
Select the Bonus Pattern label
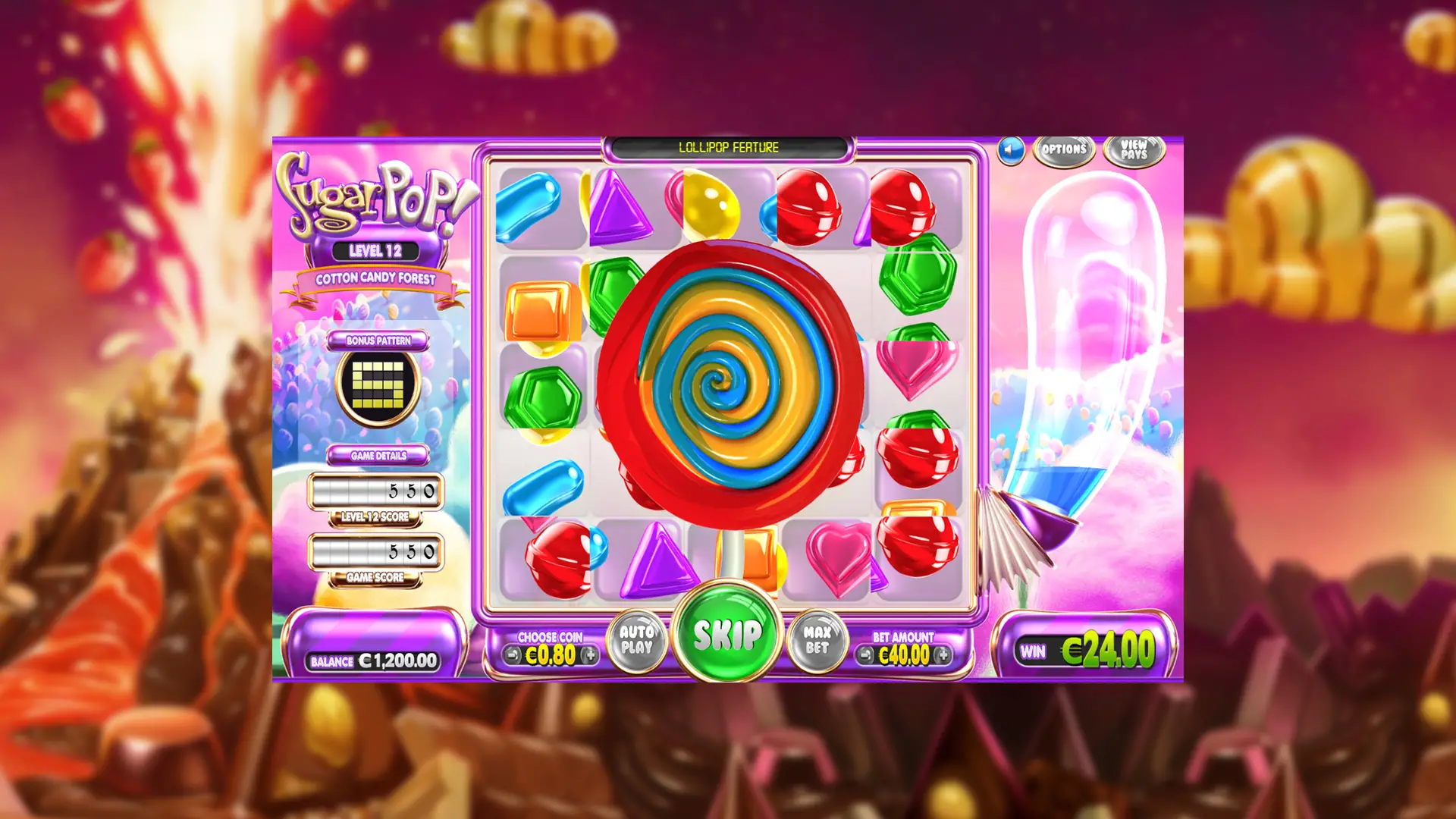(x=378, y=340)
